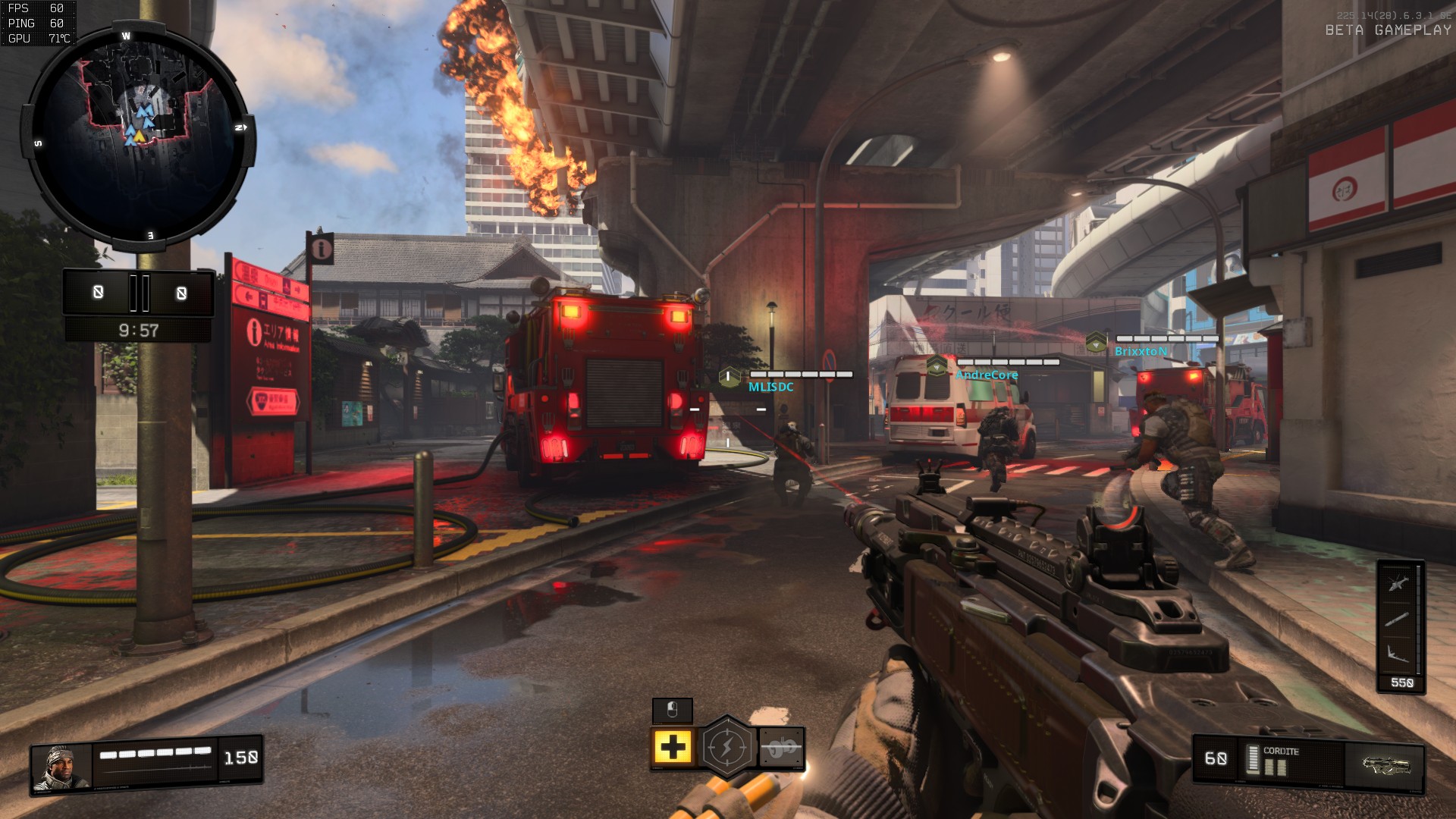
Task: Select the equipment slot beside the hexagon
Action: click(781, 748)
